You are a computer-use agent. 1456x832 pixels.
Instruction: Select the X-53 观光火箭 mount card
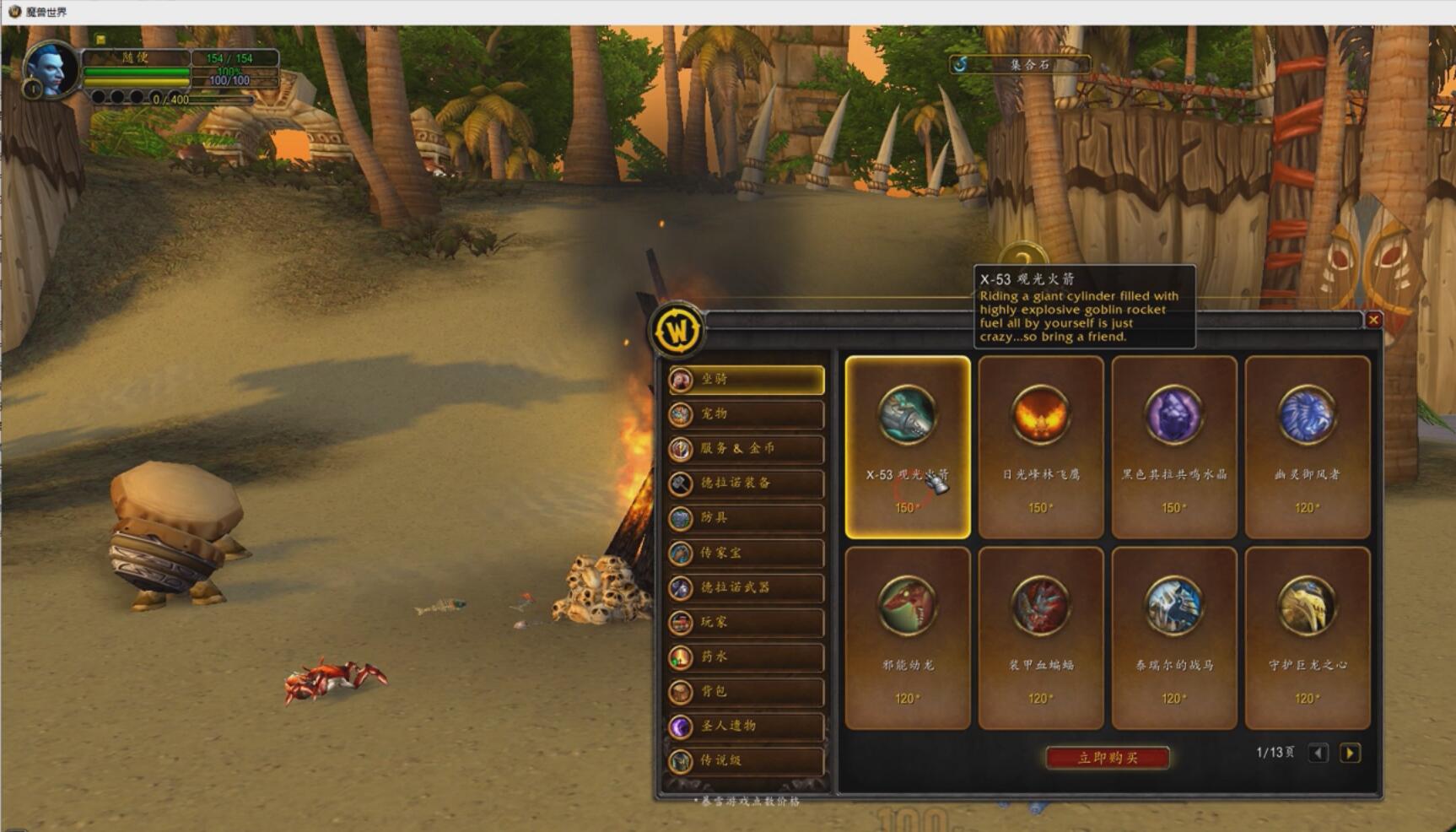[908, 447]
